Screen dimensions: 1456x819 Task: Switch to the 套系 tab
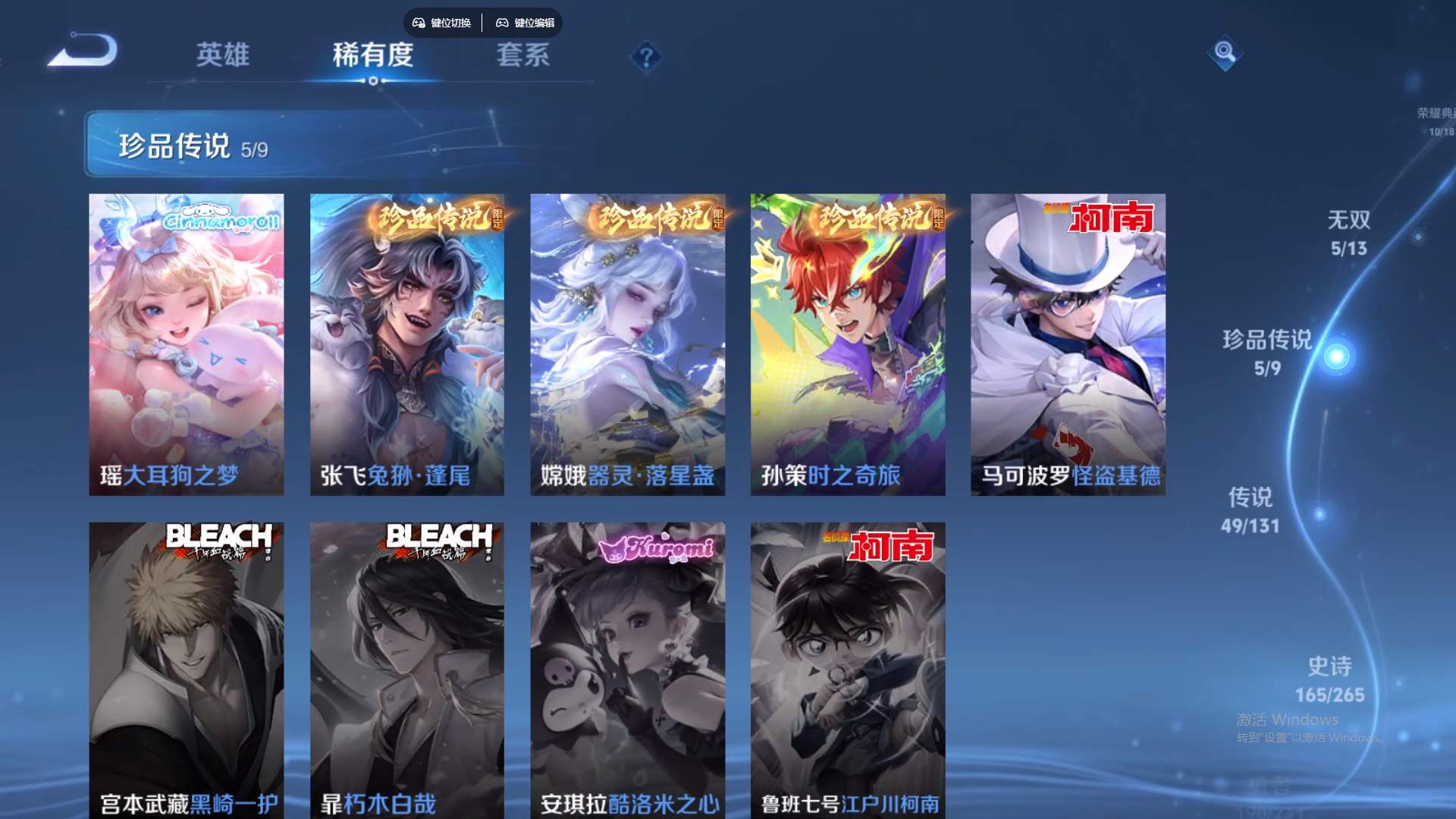click(x=525, y=55)
